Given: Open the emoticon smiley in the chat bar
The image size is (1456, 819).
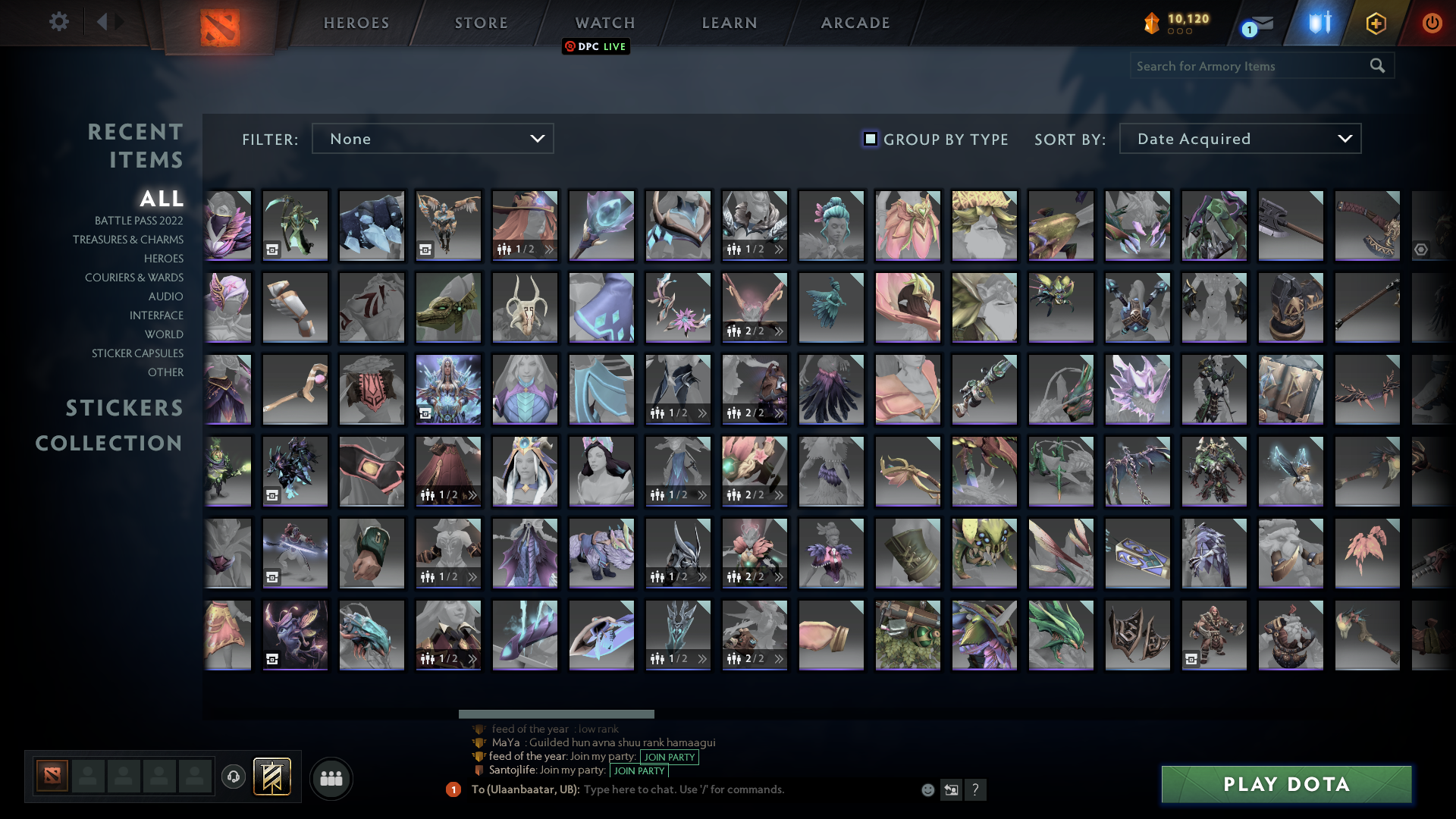Looking at the screenshot, I should click(927, 789).
